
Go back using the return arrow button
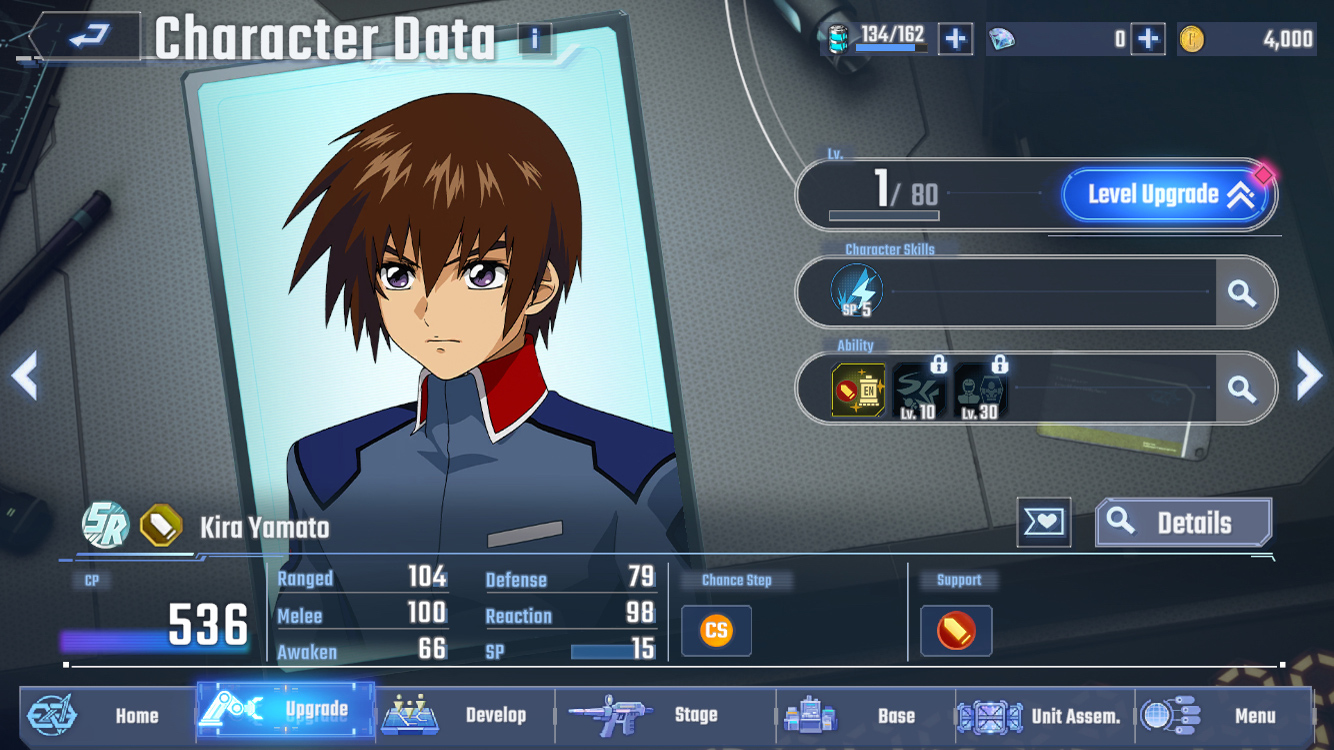[88, 38]
